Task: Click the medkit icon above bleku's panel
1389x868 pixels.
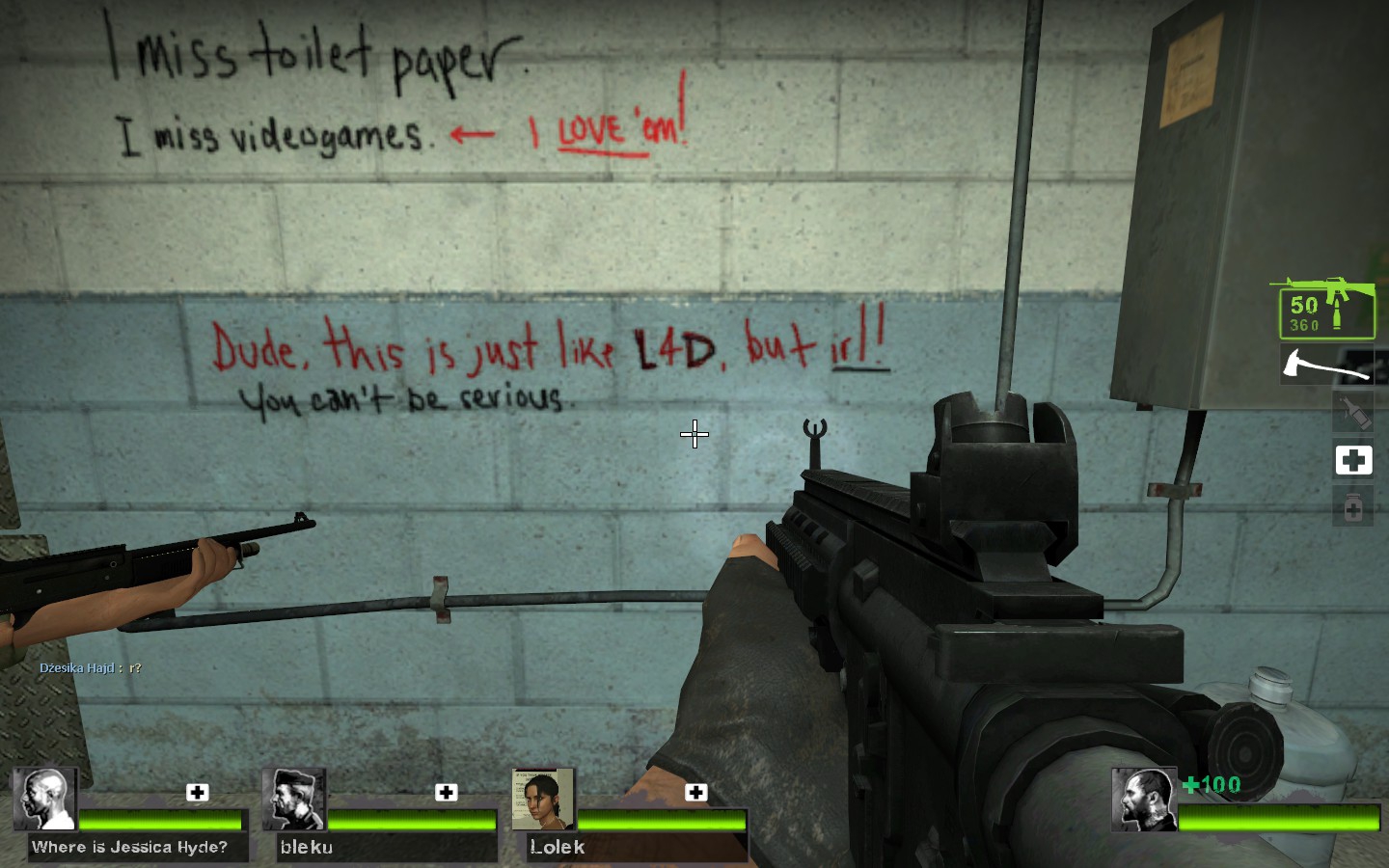Action: [x=446, y=792]
